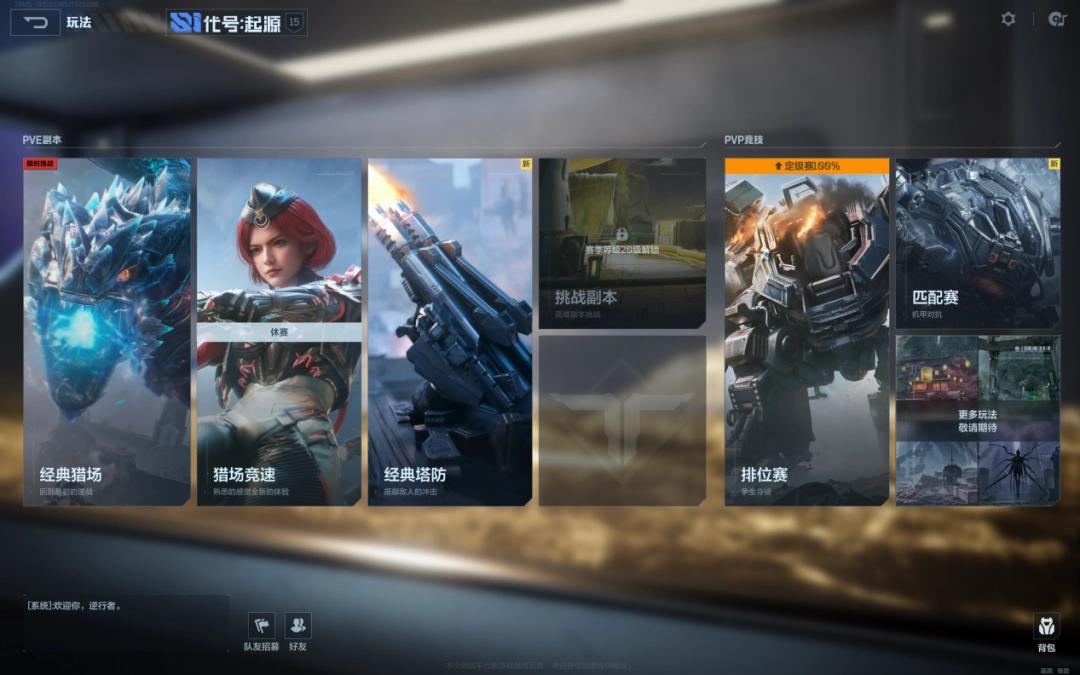
Task: Open the gear settings icon
Action: 1008,19
